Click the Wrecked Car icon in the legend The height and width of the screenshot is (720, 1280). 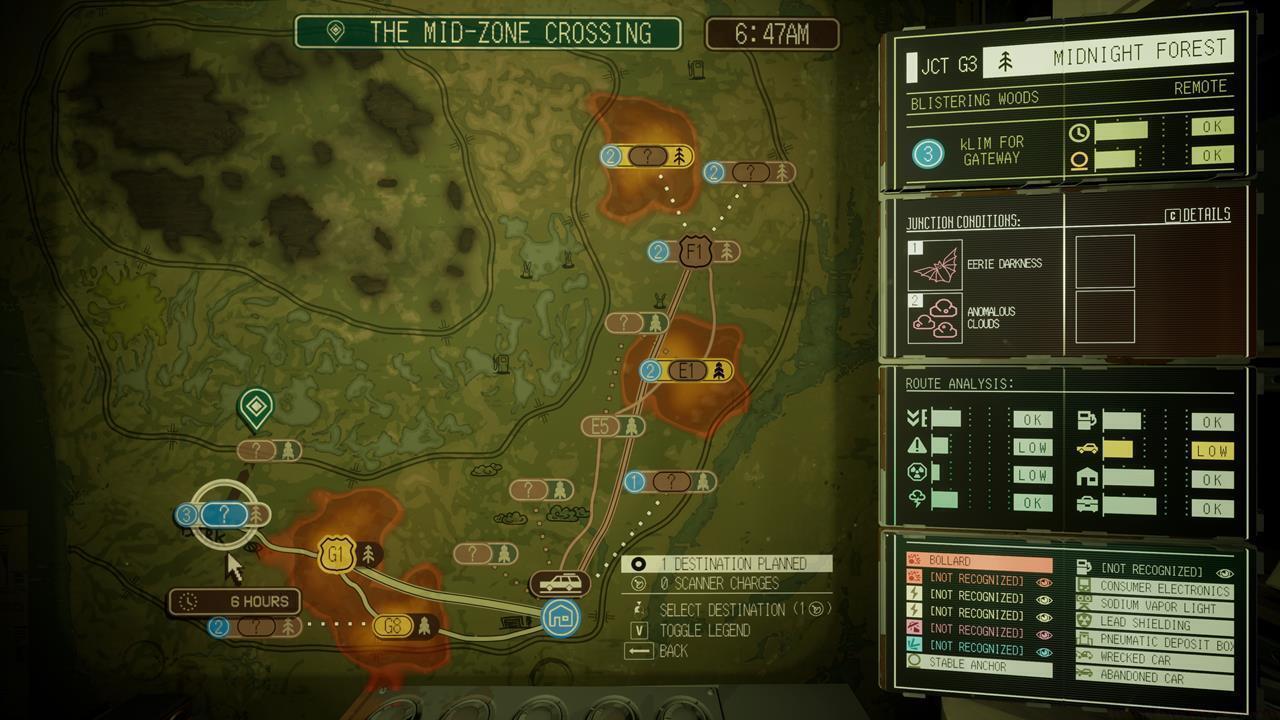[1084, 656]
